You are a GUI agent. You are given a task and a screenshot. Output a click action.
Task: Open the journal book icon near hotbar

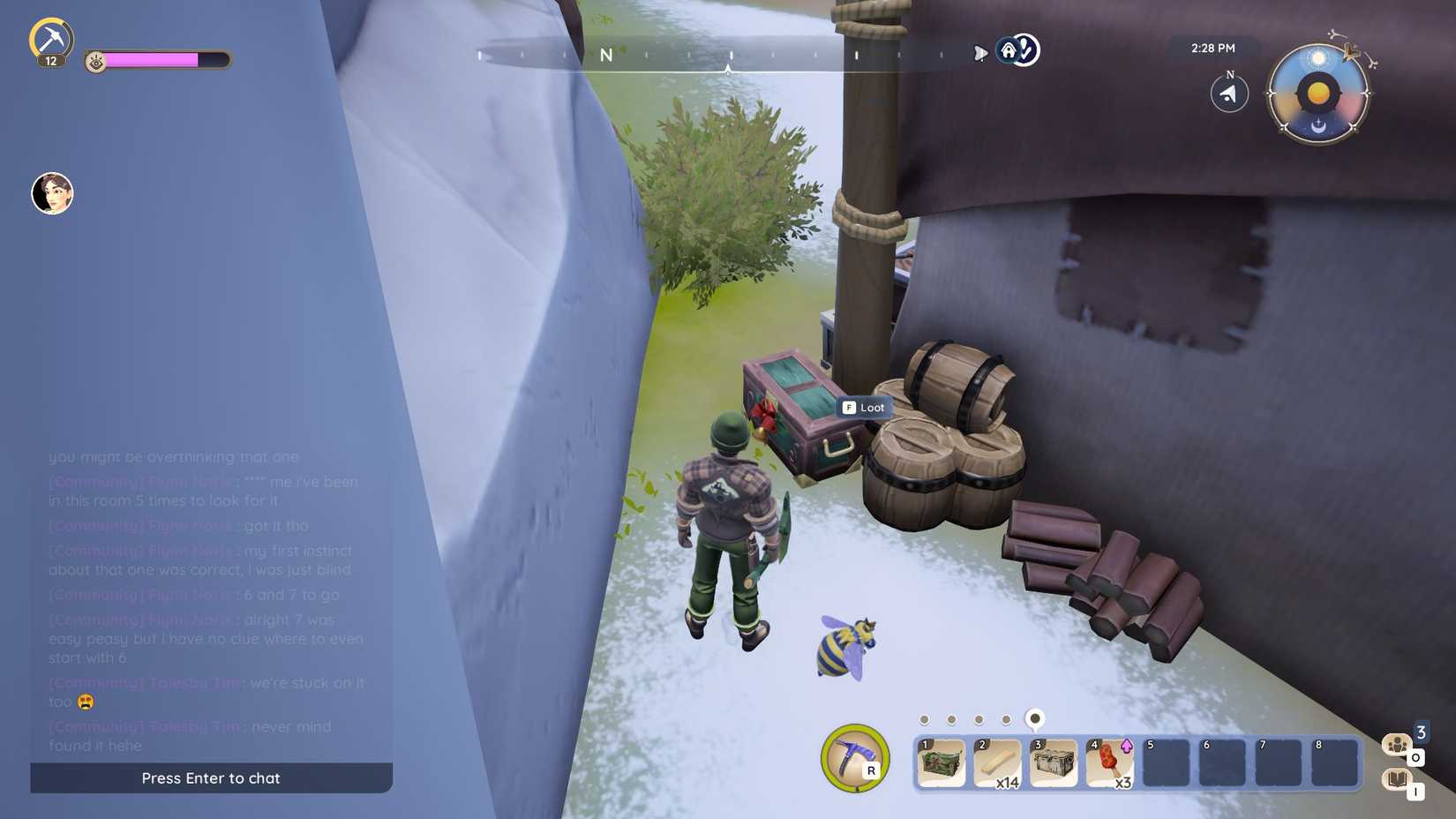coord(1397,778)
